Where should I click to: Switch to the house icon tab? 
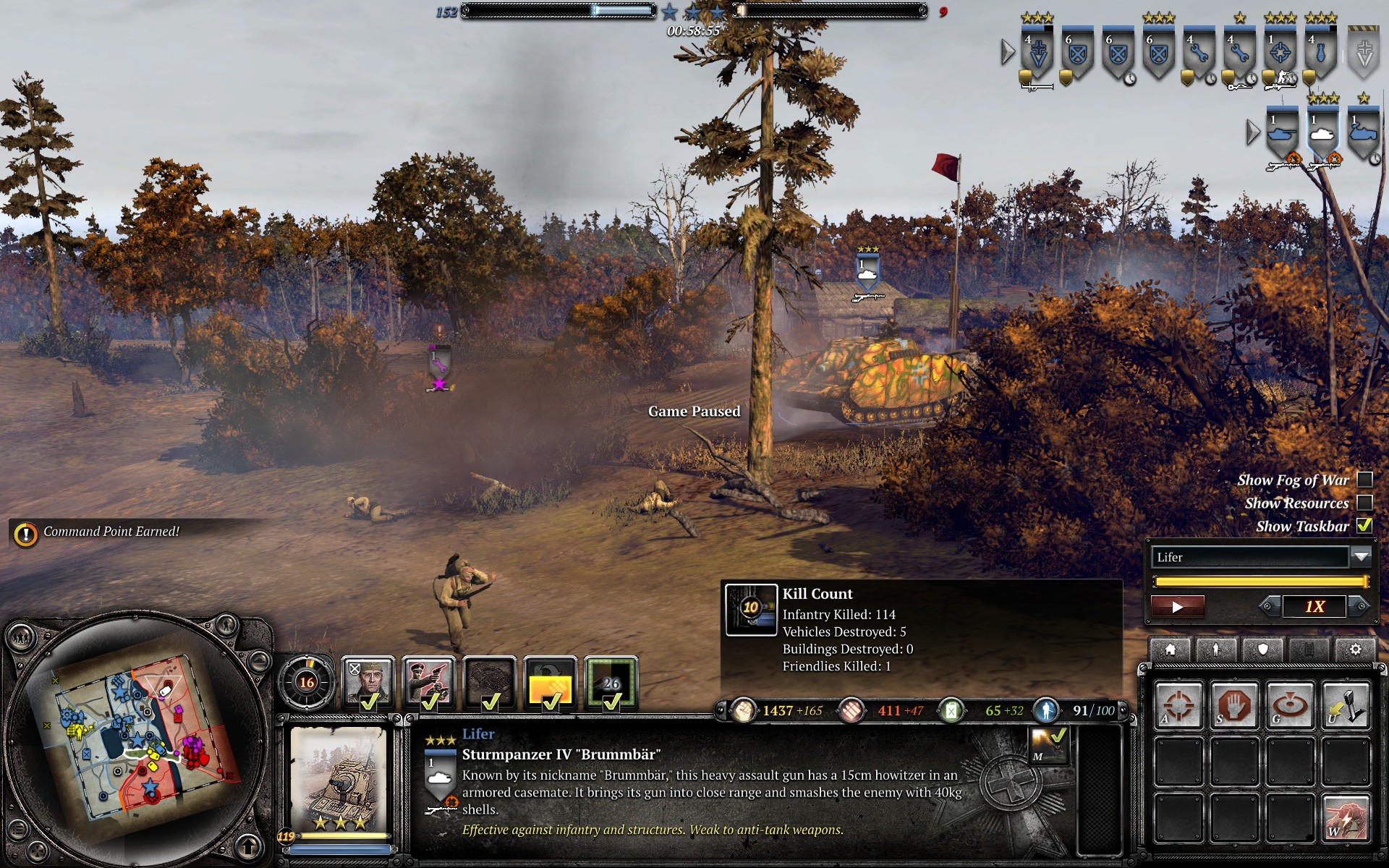(1170, 649)
